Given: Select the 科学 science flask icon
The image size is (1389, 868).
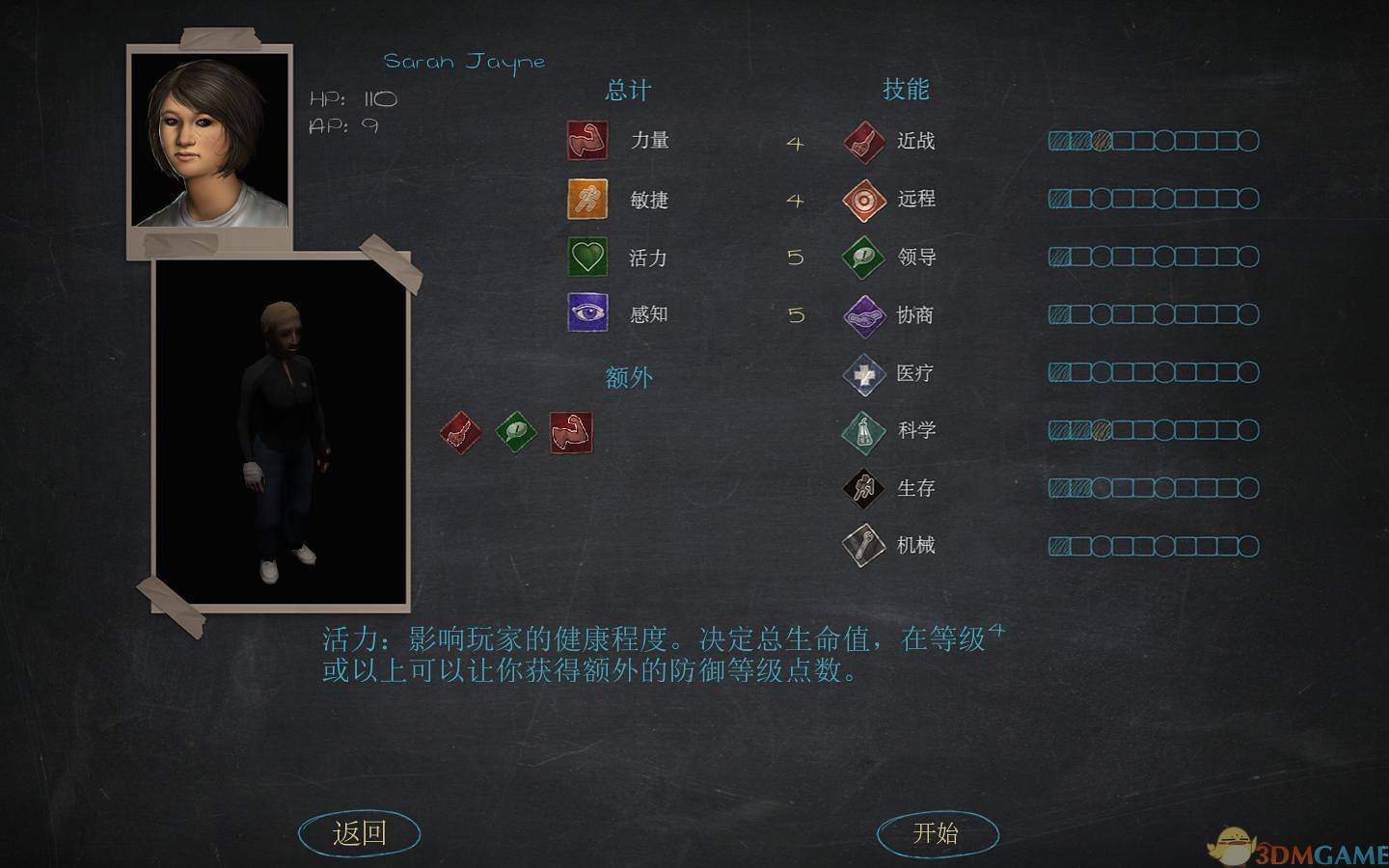Looking at the screenshot, I should pyautogui.click(x=863, y=430).
